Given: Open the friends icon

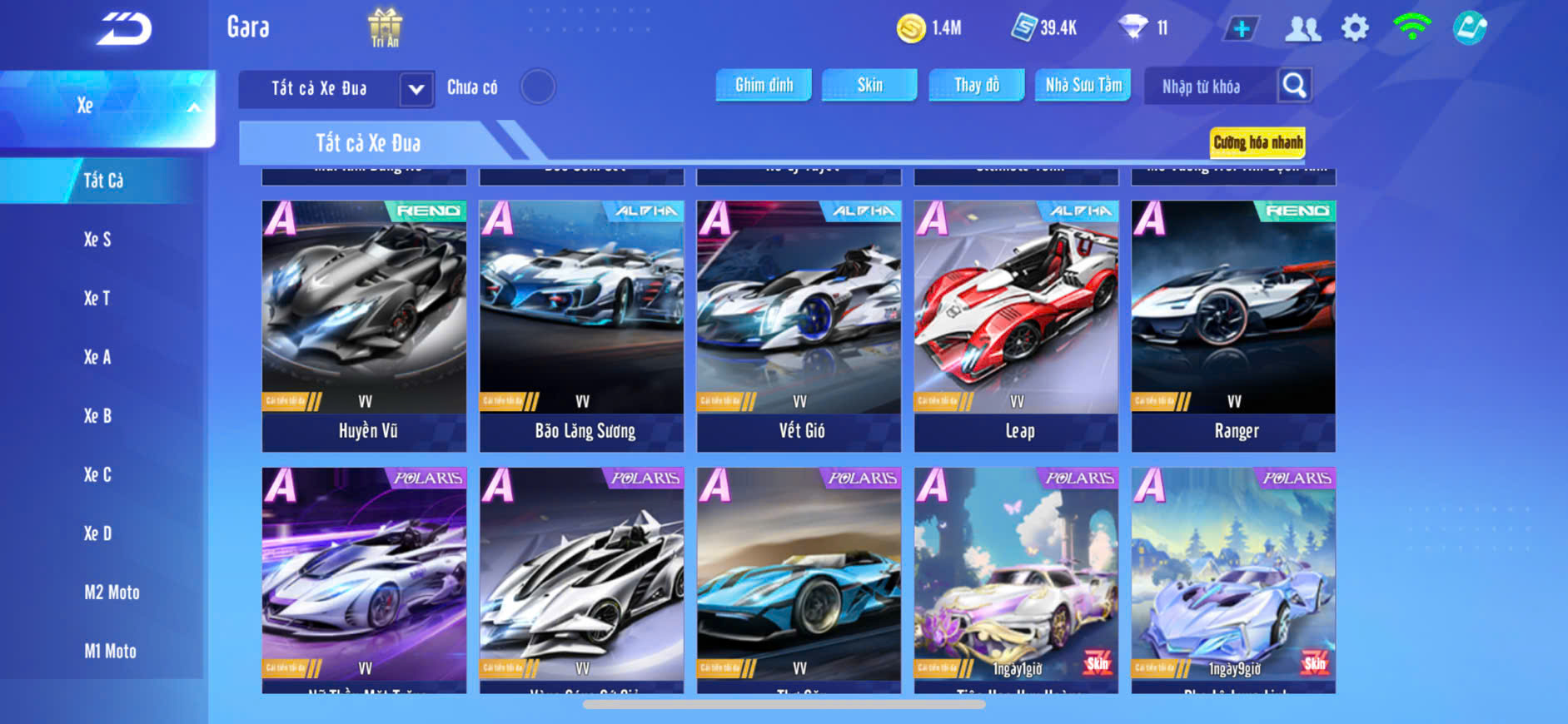Looking at the screenshot, I should tap(1302, 29).
